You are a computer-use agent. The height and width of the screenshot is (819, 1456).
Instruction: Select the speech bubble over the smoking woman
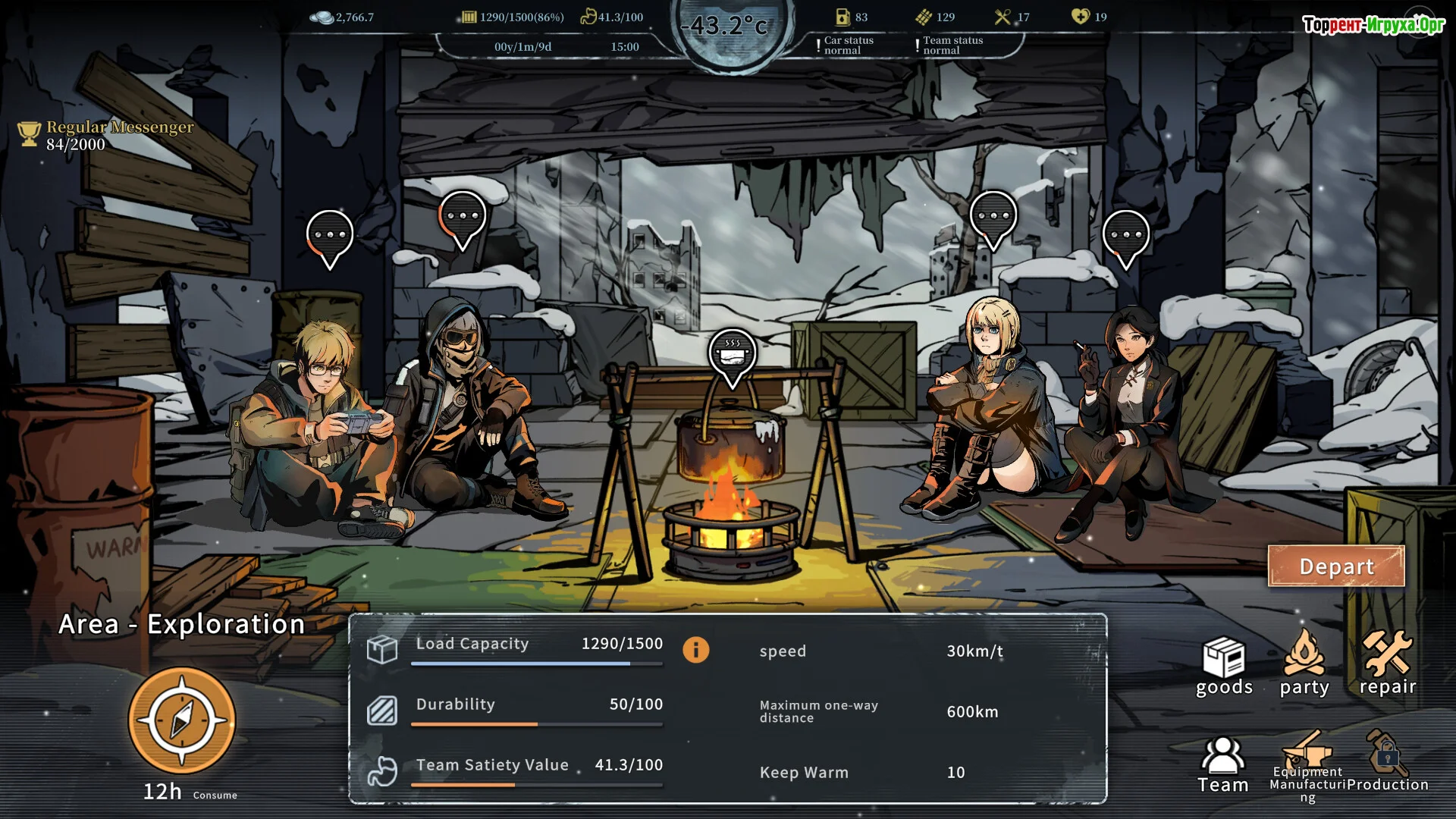pyautogui.click(x=1125, y=237)
